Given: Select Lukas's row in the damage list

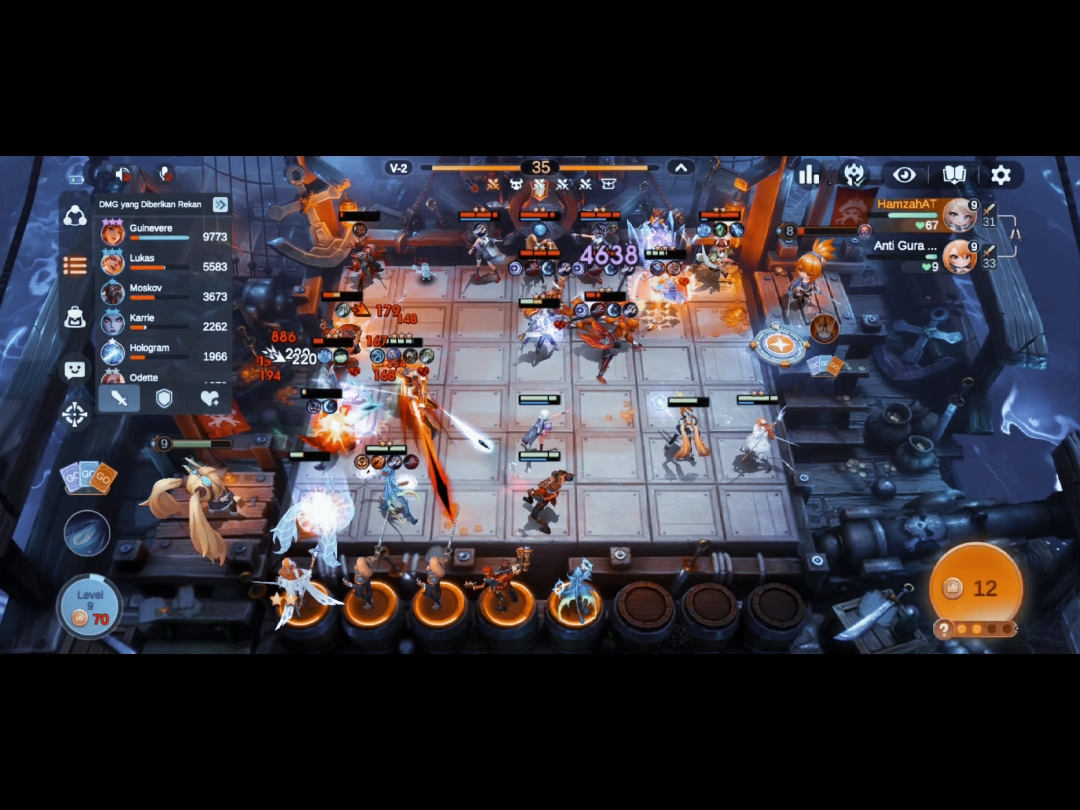Looking at the screenshot, I should pos(165,263).
